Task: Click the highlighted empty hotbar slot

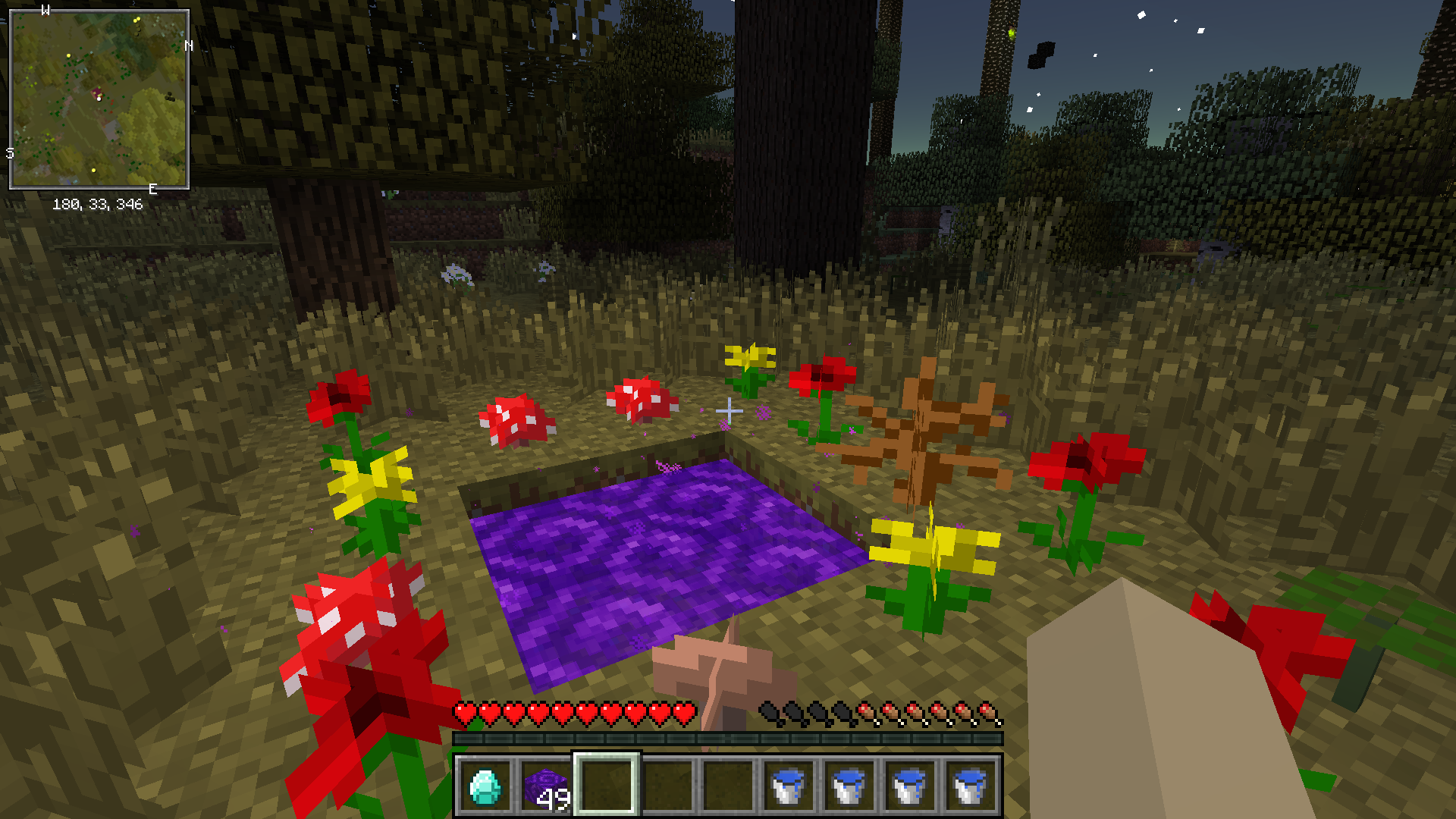Action: coord(607,786)
